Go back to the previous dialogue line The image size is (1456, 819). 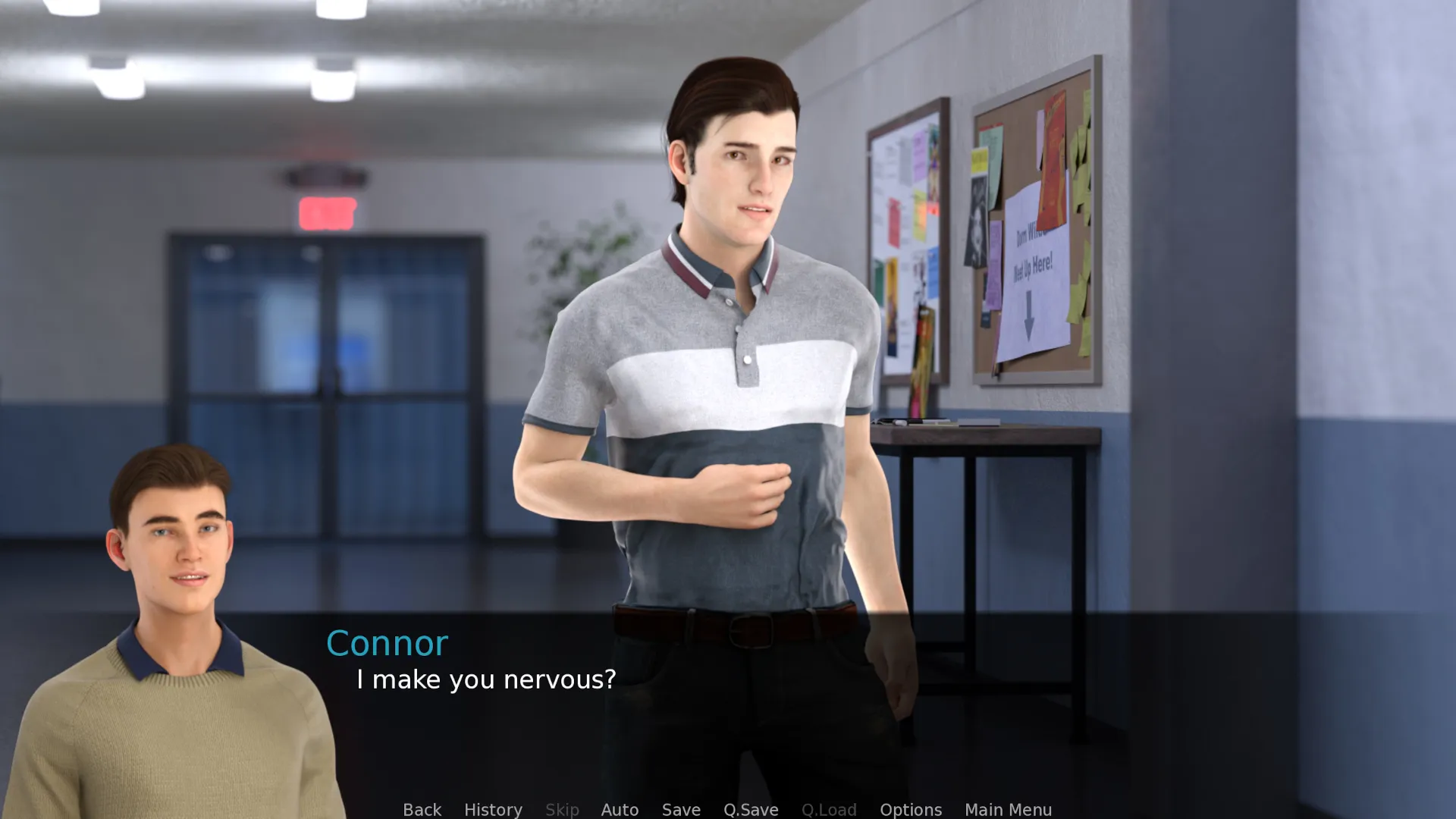coord(422,809)
